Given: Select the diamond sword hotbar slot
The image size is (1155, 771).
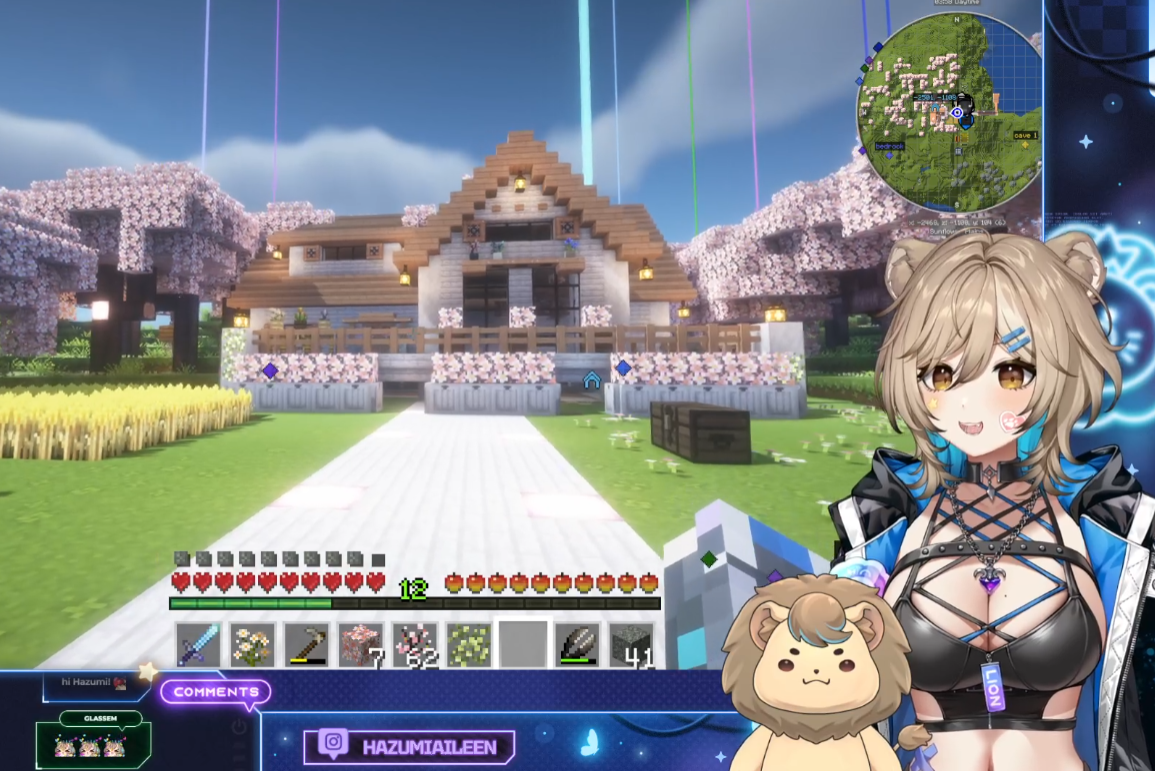Looking at the screenshot, I should tap(198, 645).
